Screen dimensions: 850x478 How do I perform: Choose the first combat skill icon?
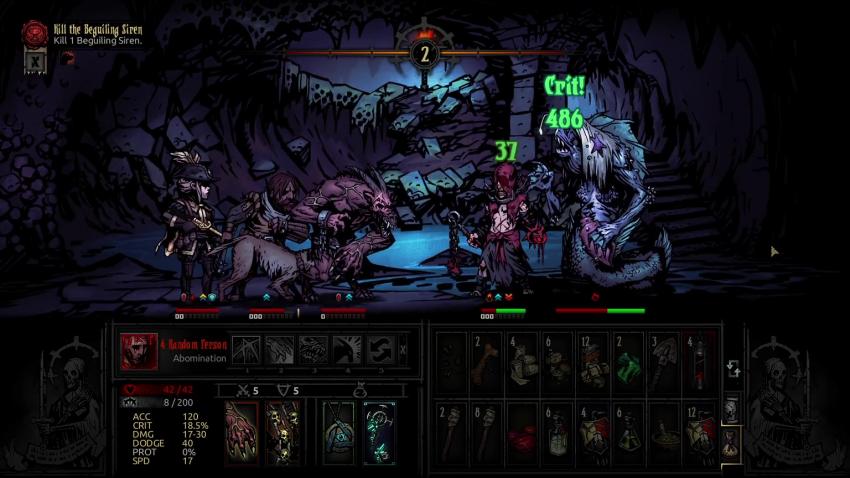click(x=246, y=350)
